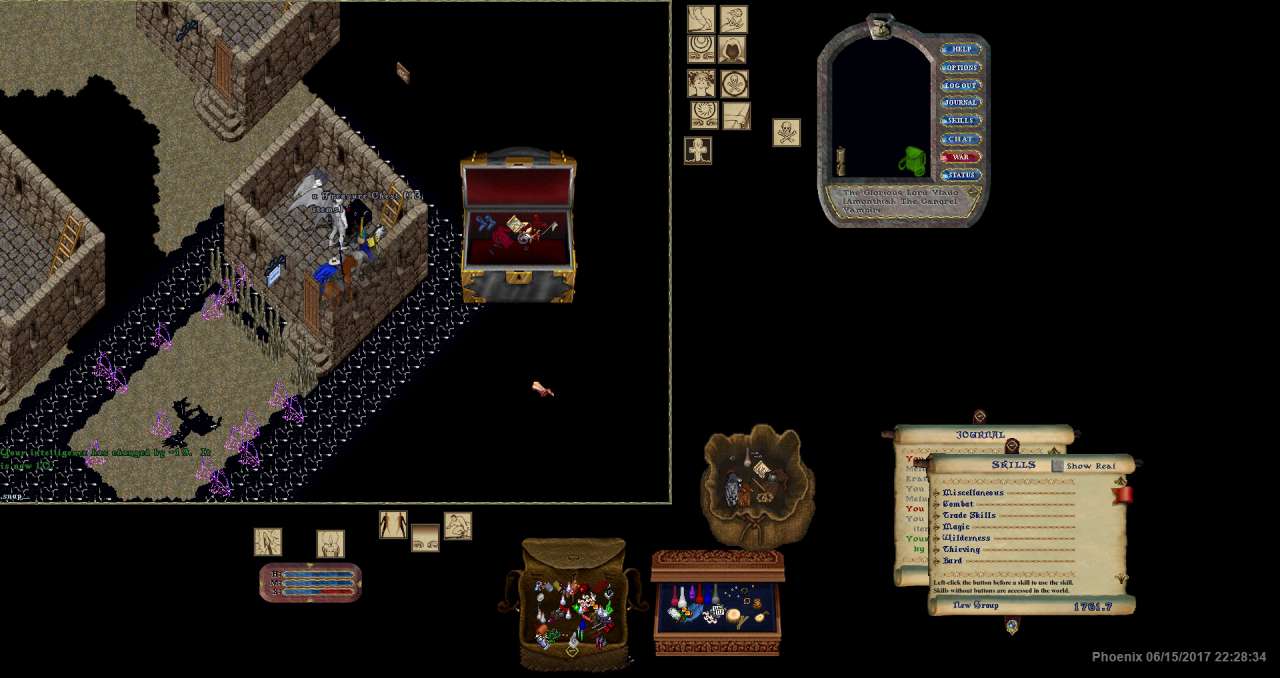
Task: Expand the Thieving skill group
Action: pyautogui.click(x=937, y=550)
